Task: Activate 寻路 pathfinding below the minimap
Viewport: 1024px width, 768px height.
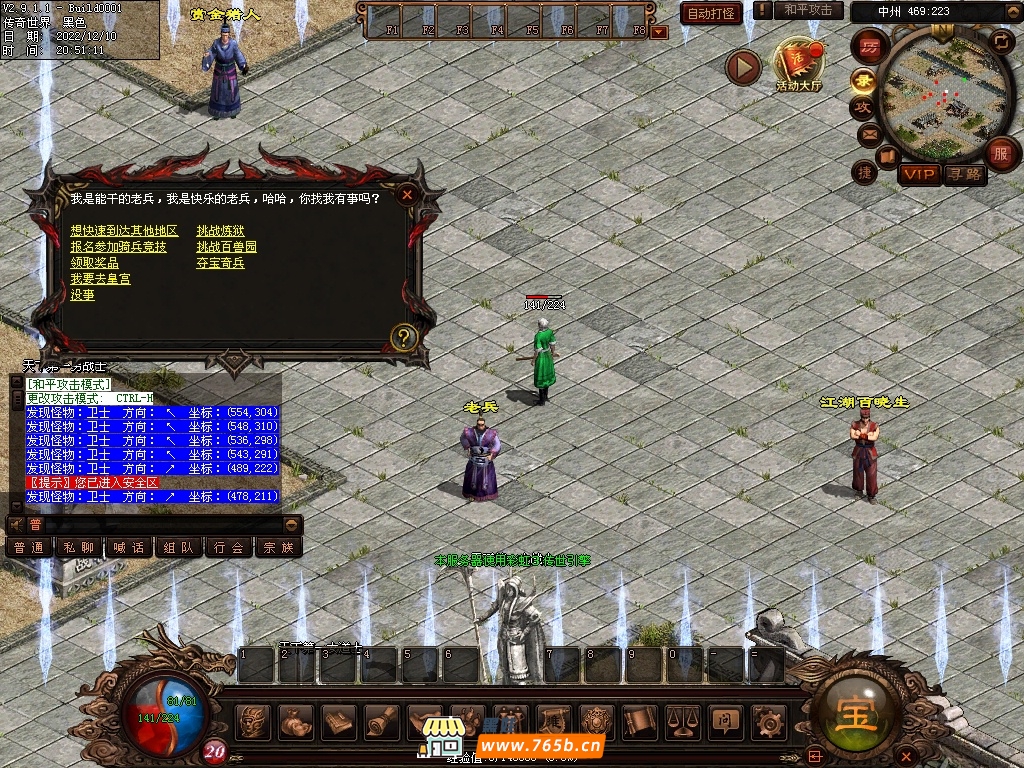Action: coord(965,174)
